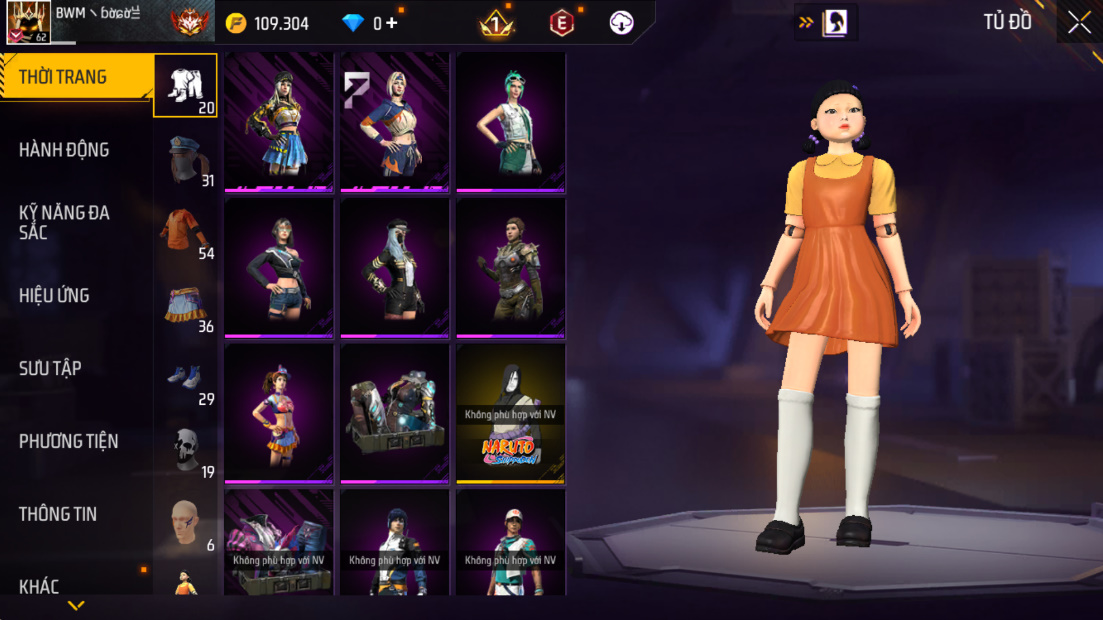Image resolution: width=1103 pixels, height=620 pixels.
Task: Show the orange top subcategory with 54 items
Action: 185,233
